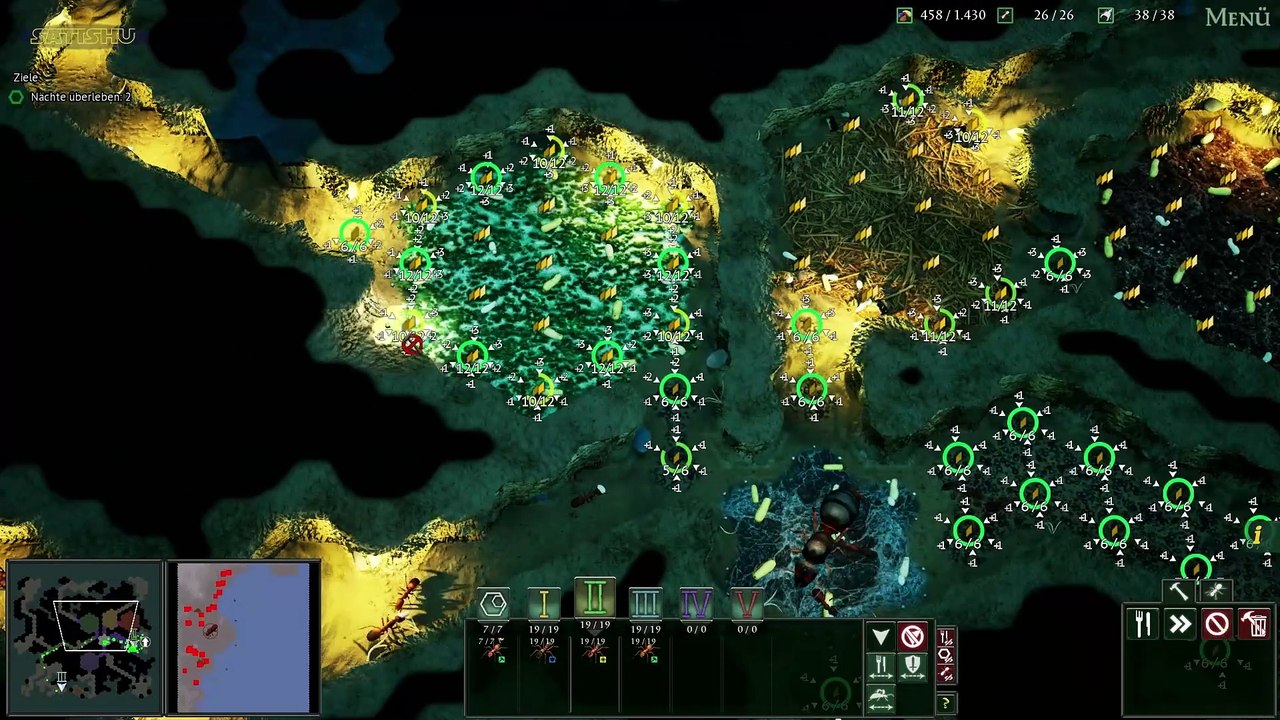Choose the red pheromone group V tab

coord(746,602)
